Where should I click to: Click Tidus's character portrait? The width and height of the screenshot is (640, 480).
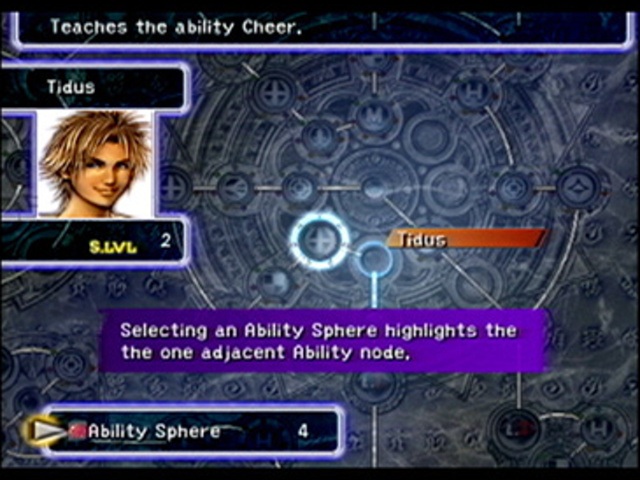point(95,163)
